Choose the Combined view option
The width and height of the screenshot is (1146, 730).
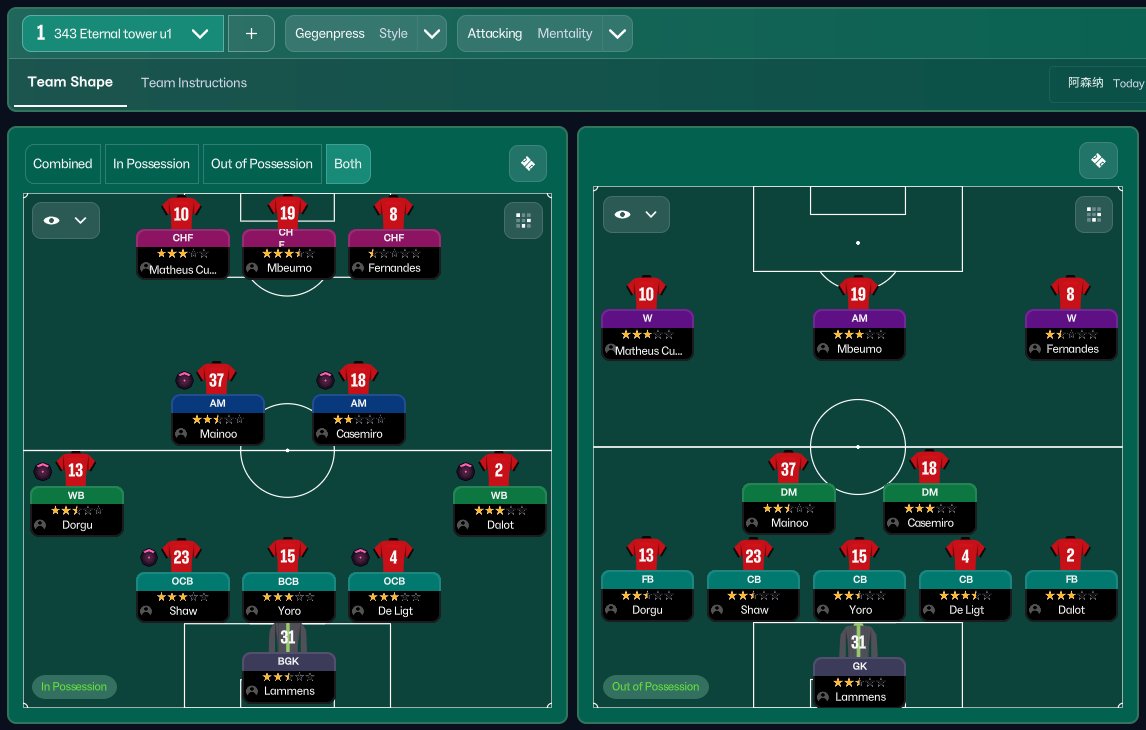(63, 164)
